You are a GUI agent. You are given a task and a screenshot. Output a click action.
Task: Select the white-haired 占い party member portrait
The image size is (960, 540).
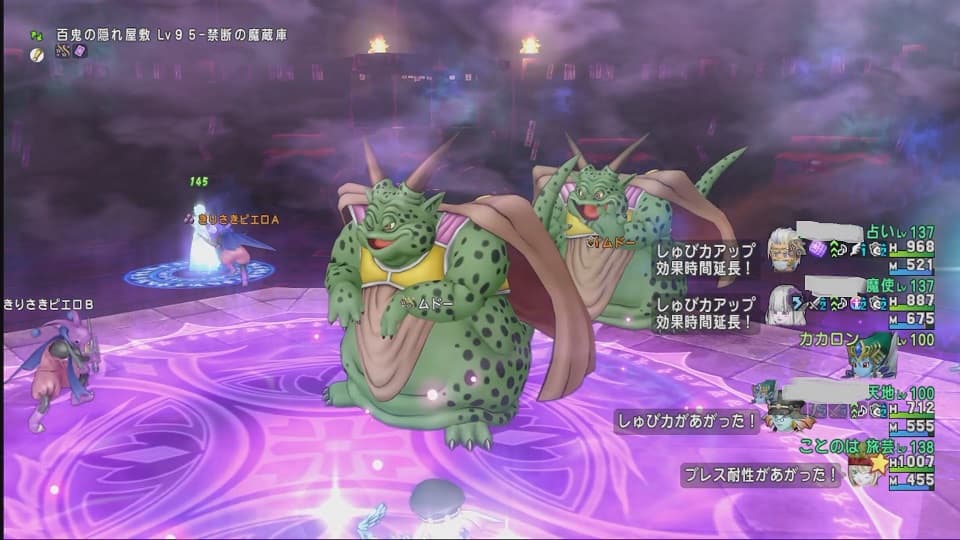coord(786,248)
